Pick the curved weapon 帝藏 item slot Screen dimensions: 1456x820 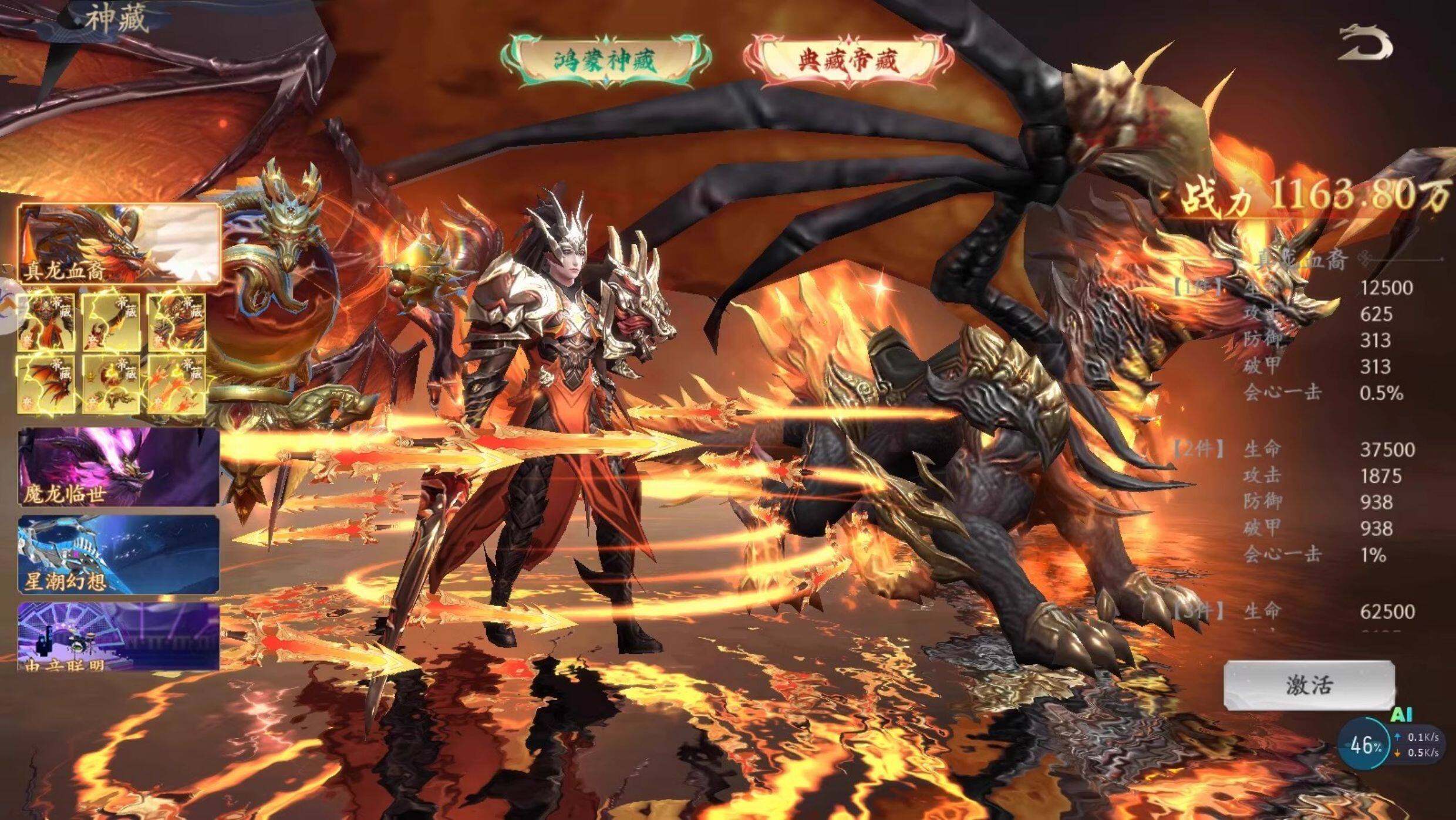pyautogui.click(x=111, y=322)
